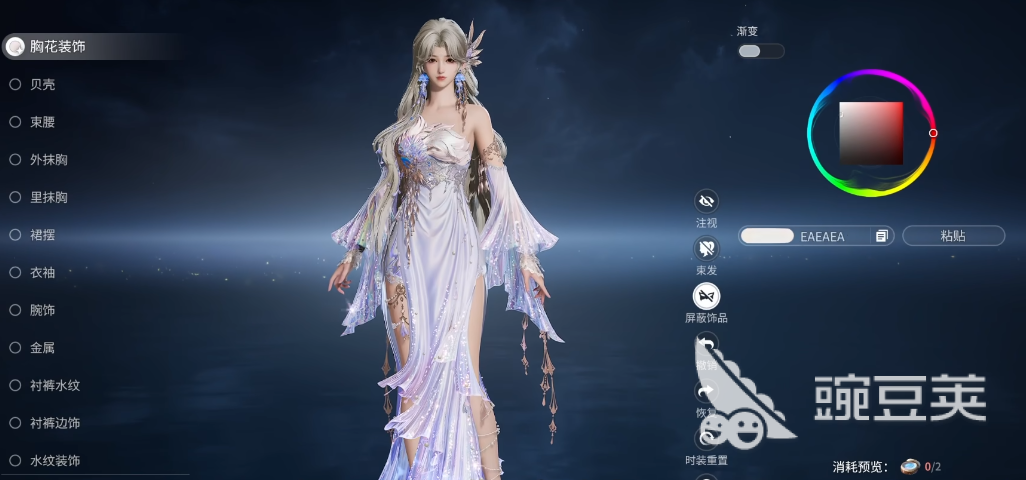Viewport: 1026px width, 480px height.
Task: Pick the 水纹装饰 entry
Action: pyautogui.click(x=55, y=461)
